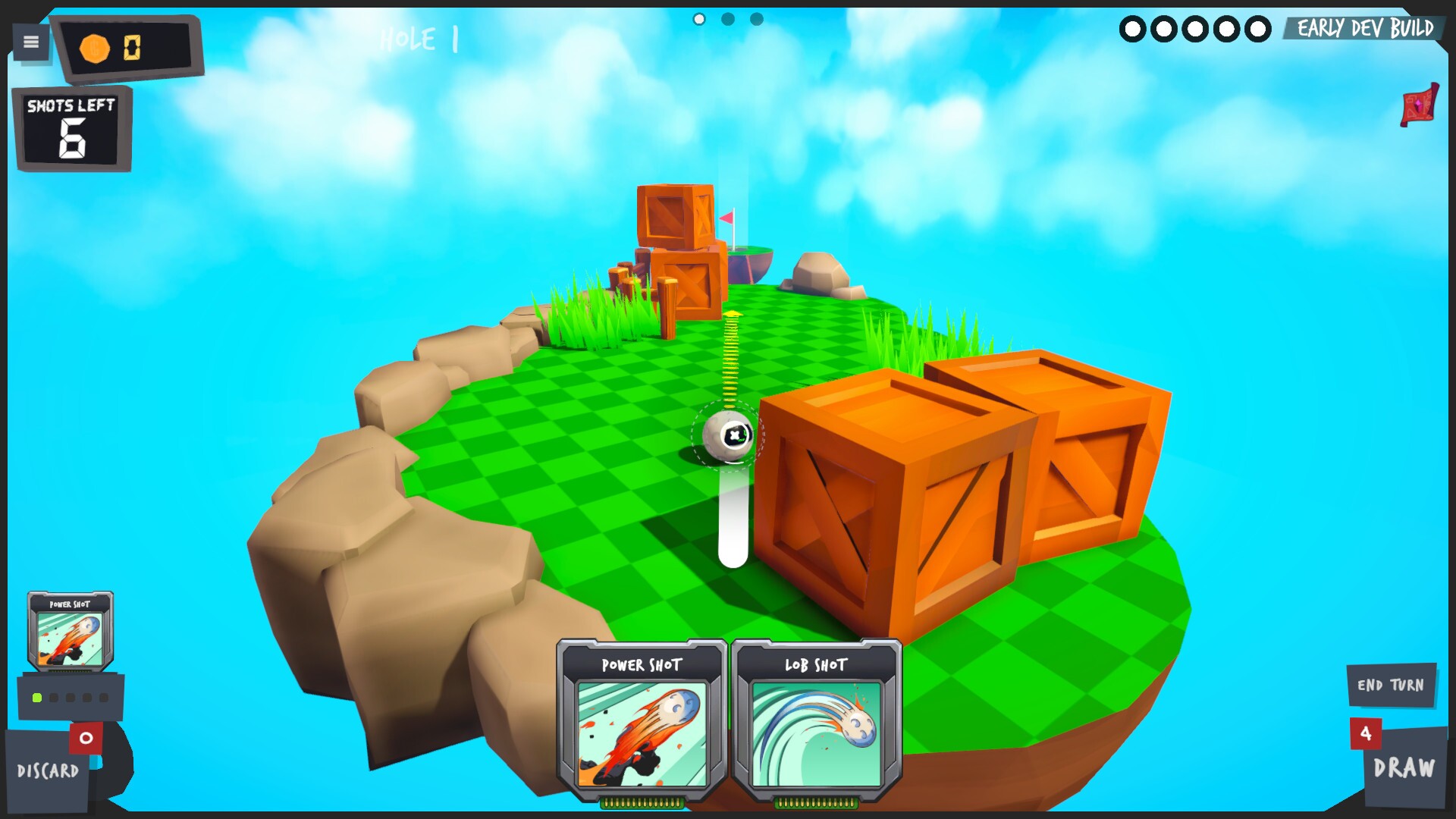
Task: Select the third pagination dot at top center
Action: point(755,19)
